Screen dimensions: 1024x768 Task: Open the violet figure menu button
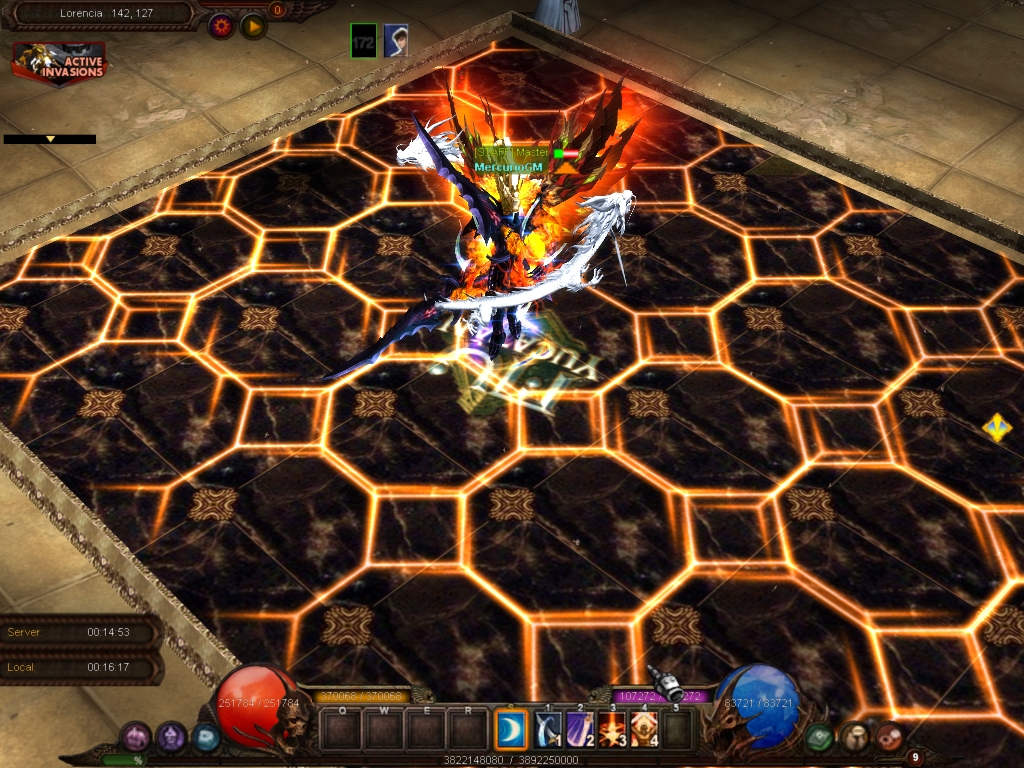(171, 737)
